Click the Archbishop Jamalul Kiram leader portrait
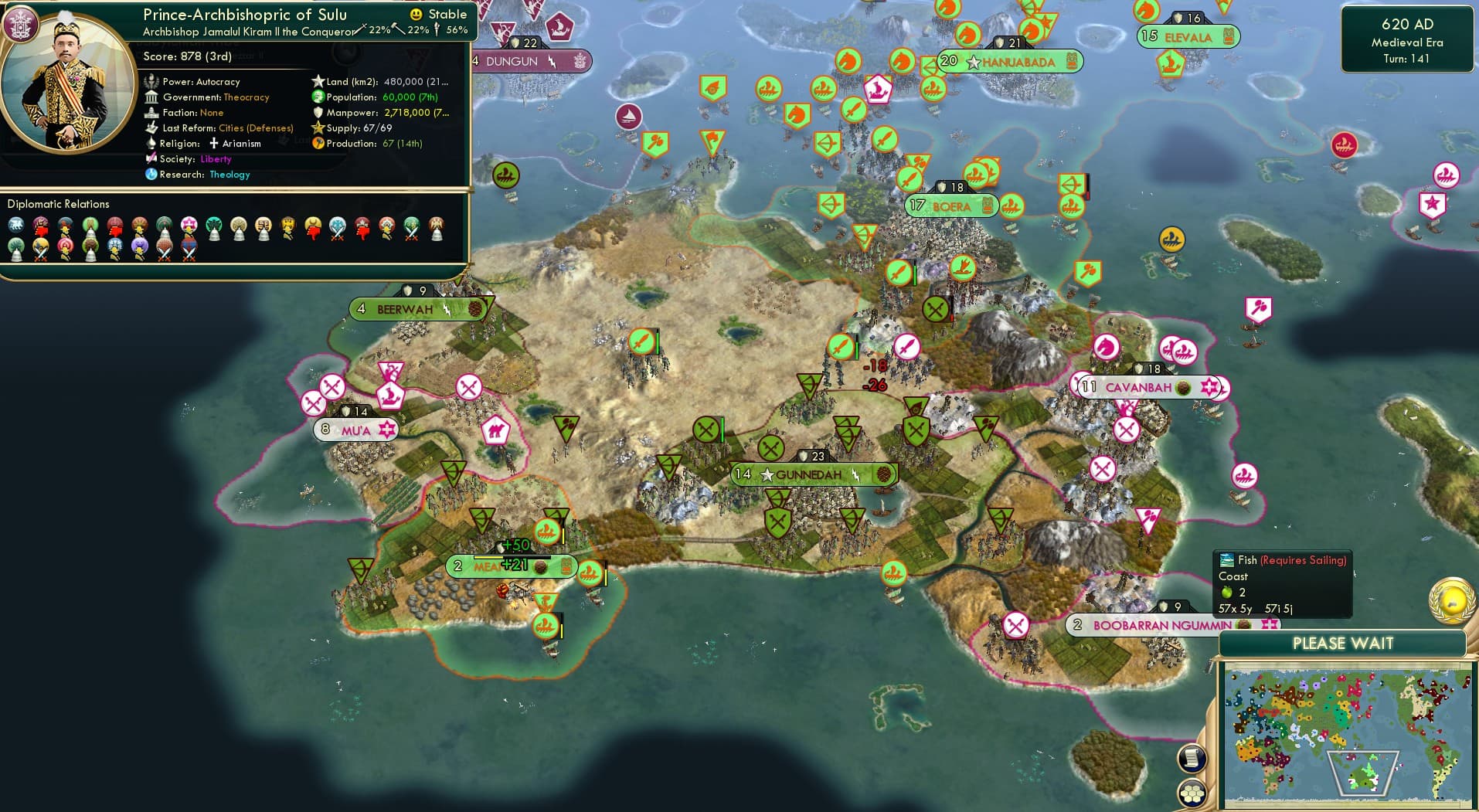The image size is (1479, 812). [68, 85]
